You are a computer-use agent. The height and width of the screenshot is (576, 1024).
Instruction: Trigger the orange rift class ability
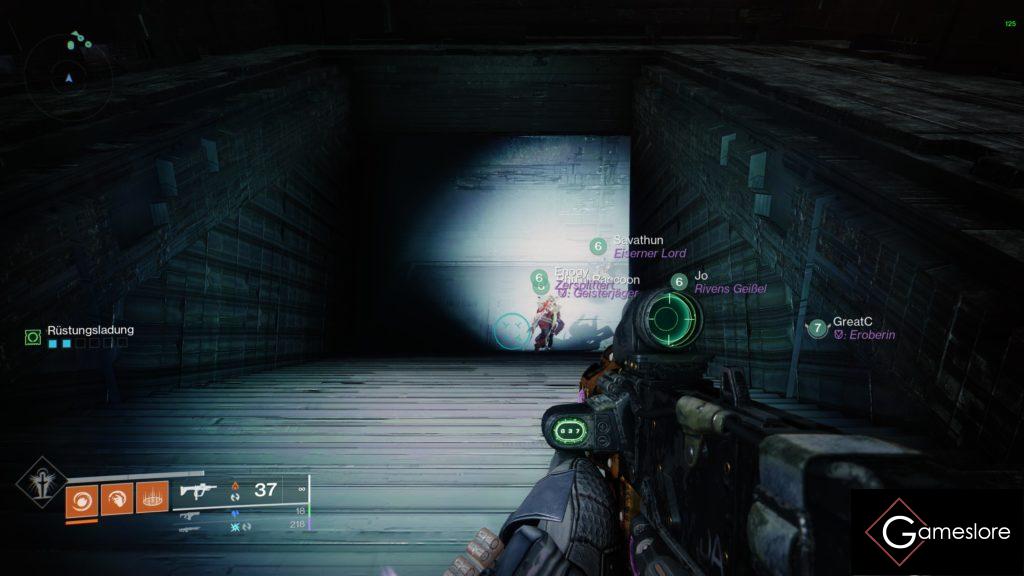151,499
